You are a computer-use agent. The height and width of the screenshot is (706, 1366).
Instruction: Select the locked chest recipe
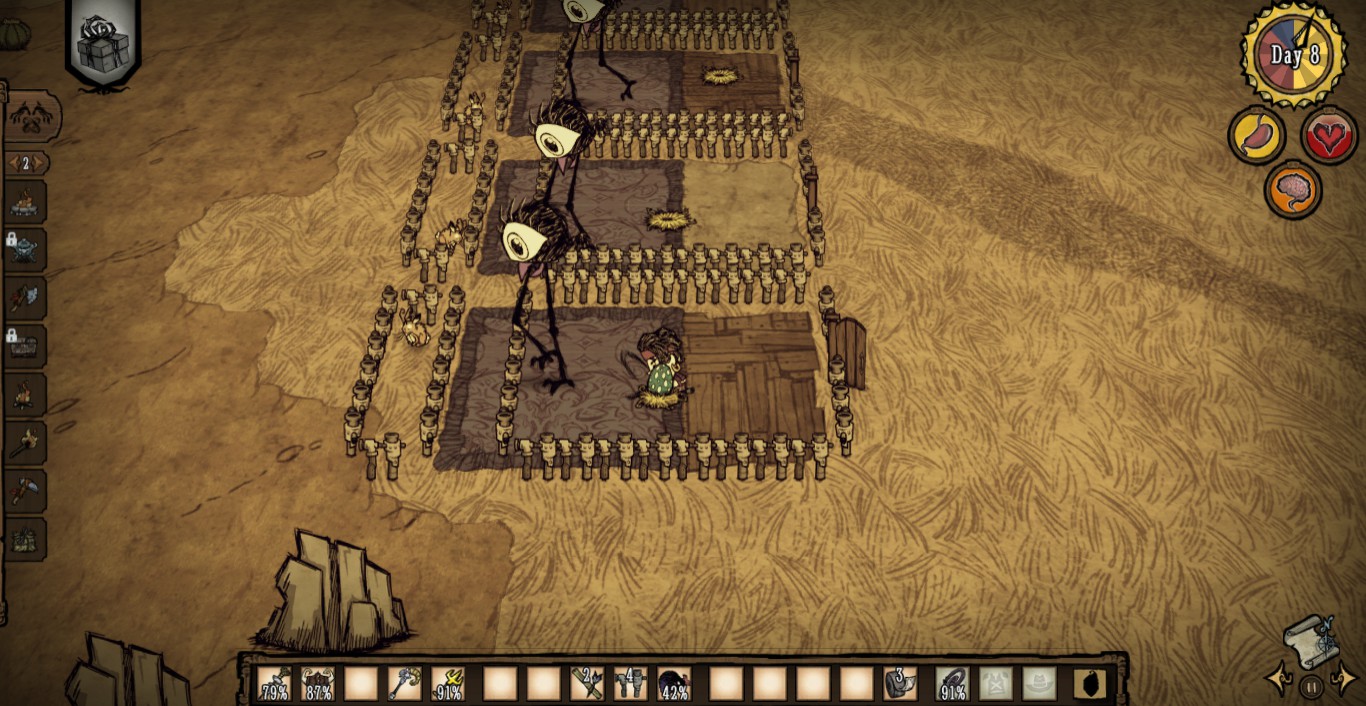click(x=25, y=346)
